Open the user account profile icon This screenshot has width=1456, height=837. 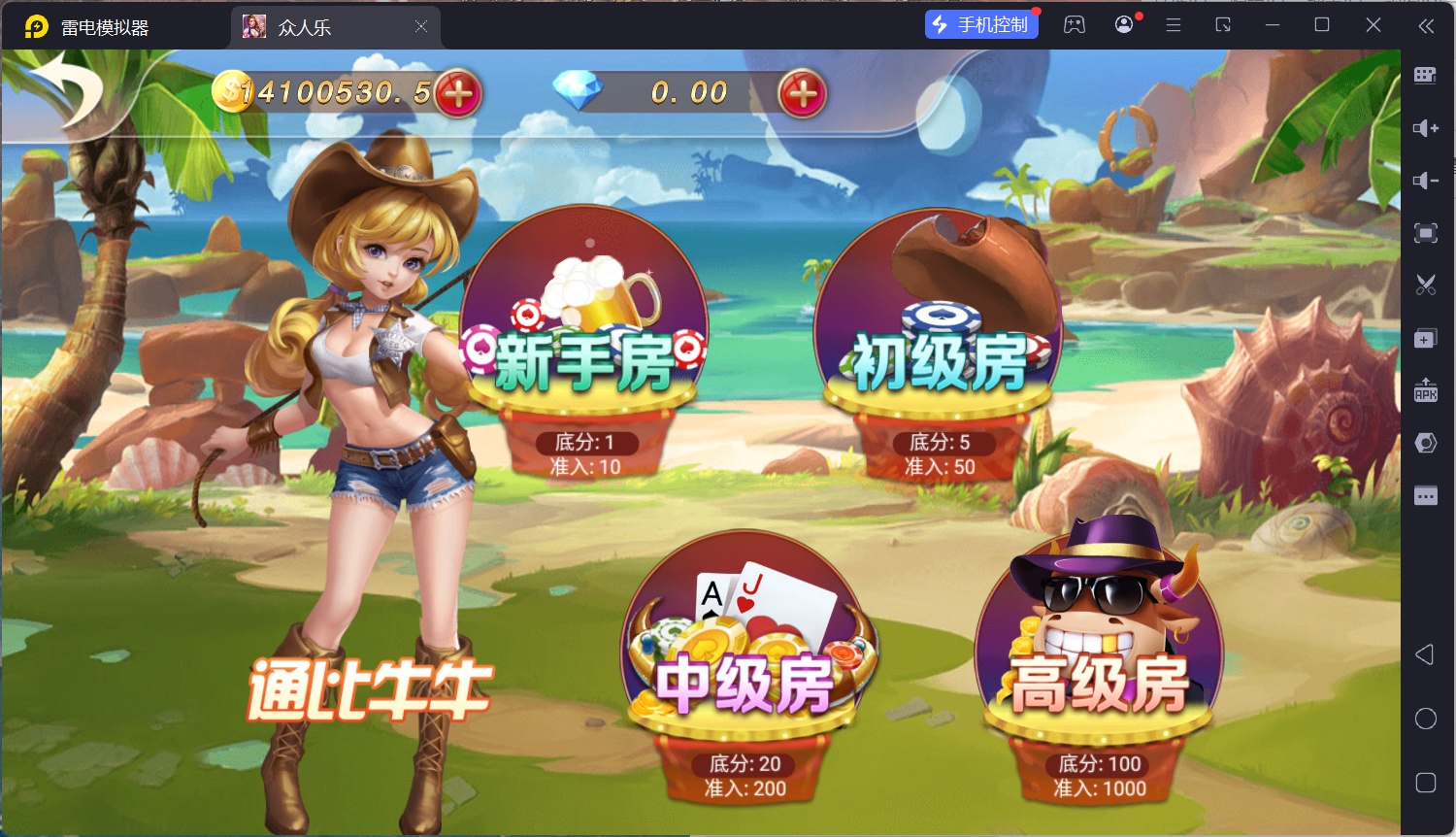click(1123, 24)
